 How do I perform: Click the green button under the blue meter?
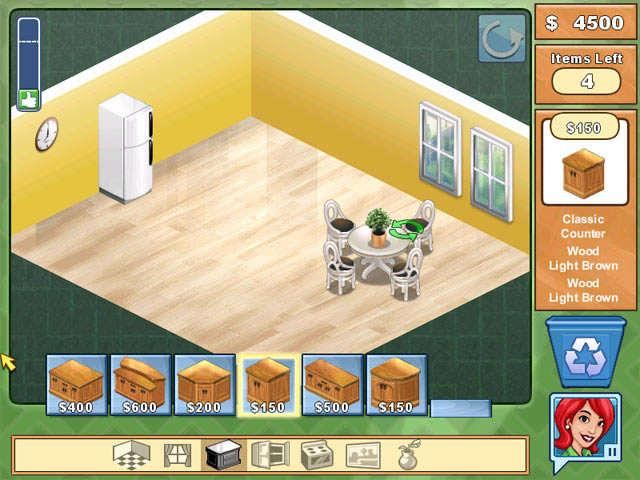(28, 99)
